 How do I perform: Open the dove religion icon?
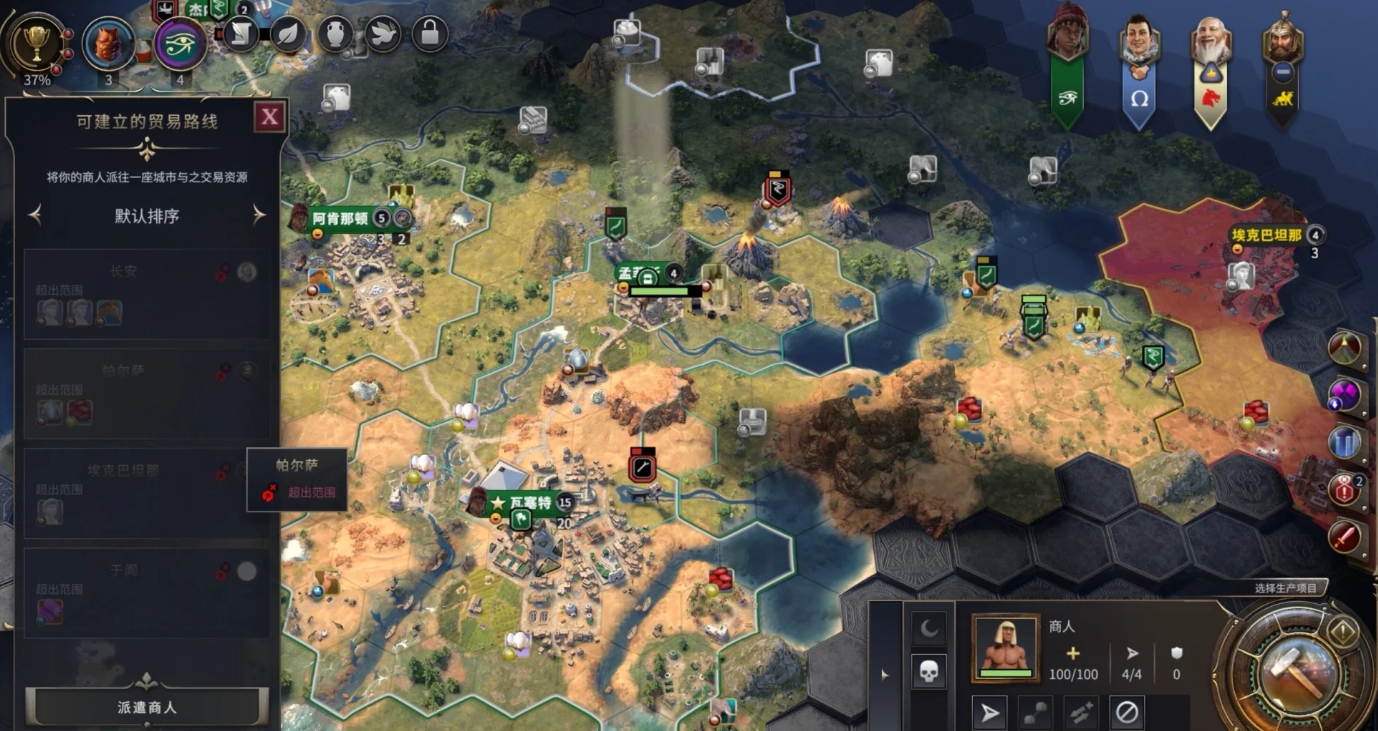pos(382,35)
